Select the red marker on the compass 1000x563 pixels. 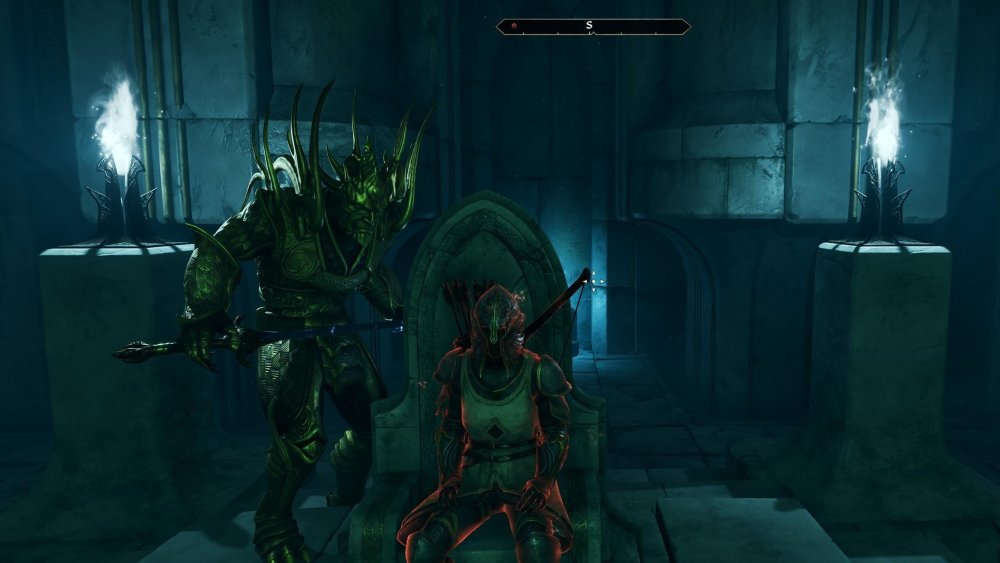pyautogui.click(x=514, y=27)
